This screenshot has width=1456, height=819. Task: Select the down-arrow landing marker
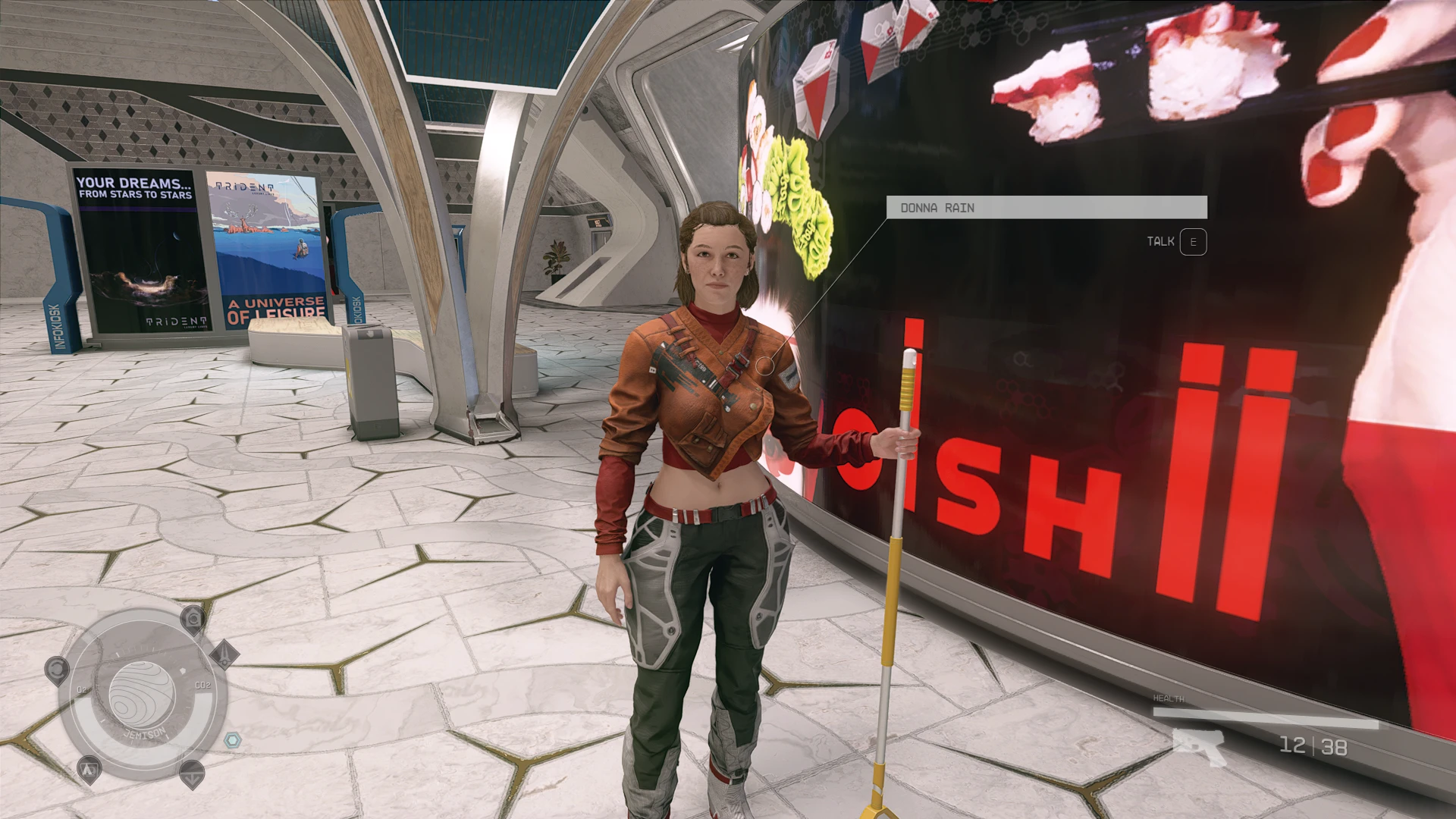point(191,774)
